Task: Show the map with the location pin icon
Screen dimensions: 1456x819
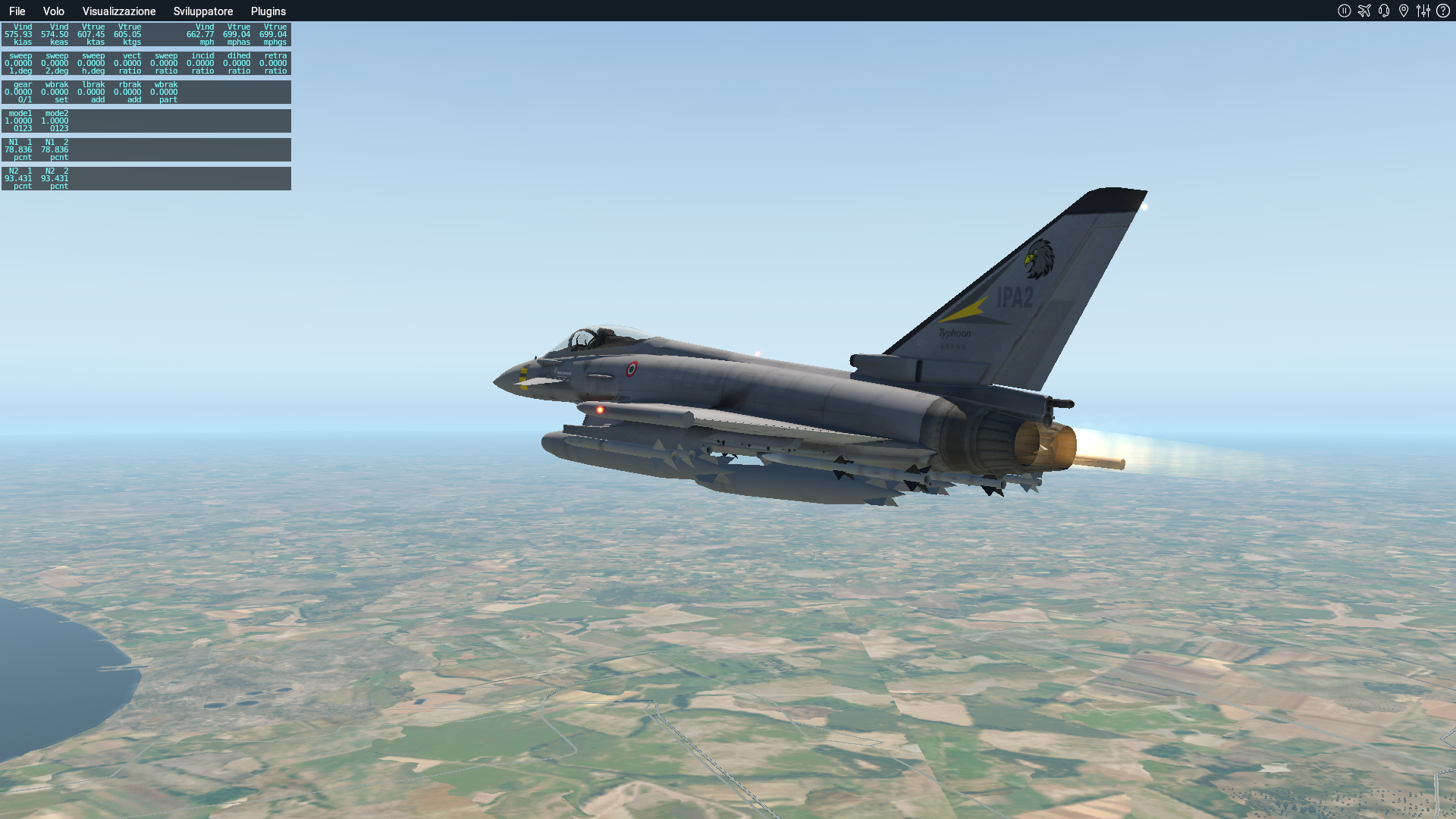Action: coord(1404,11)
